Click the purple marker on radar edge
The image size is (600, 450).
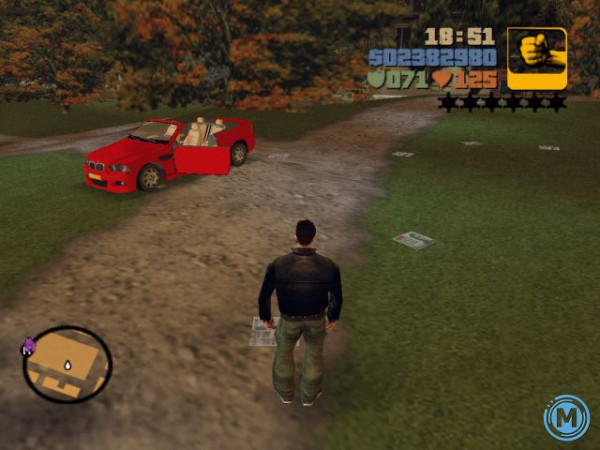tap(28, 346)
